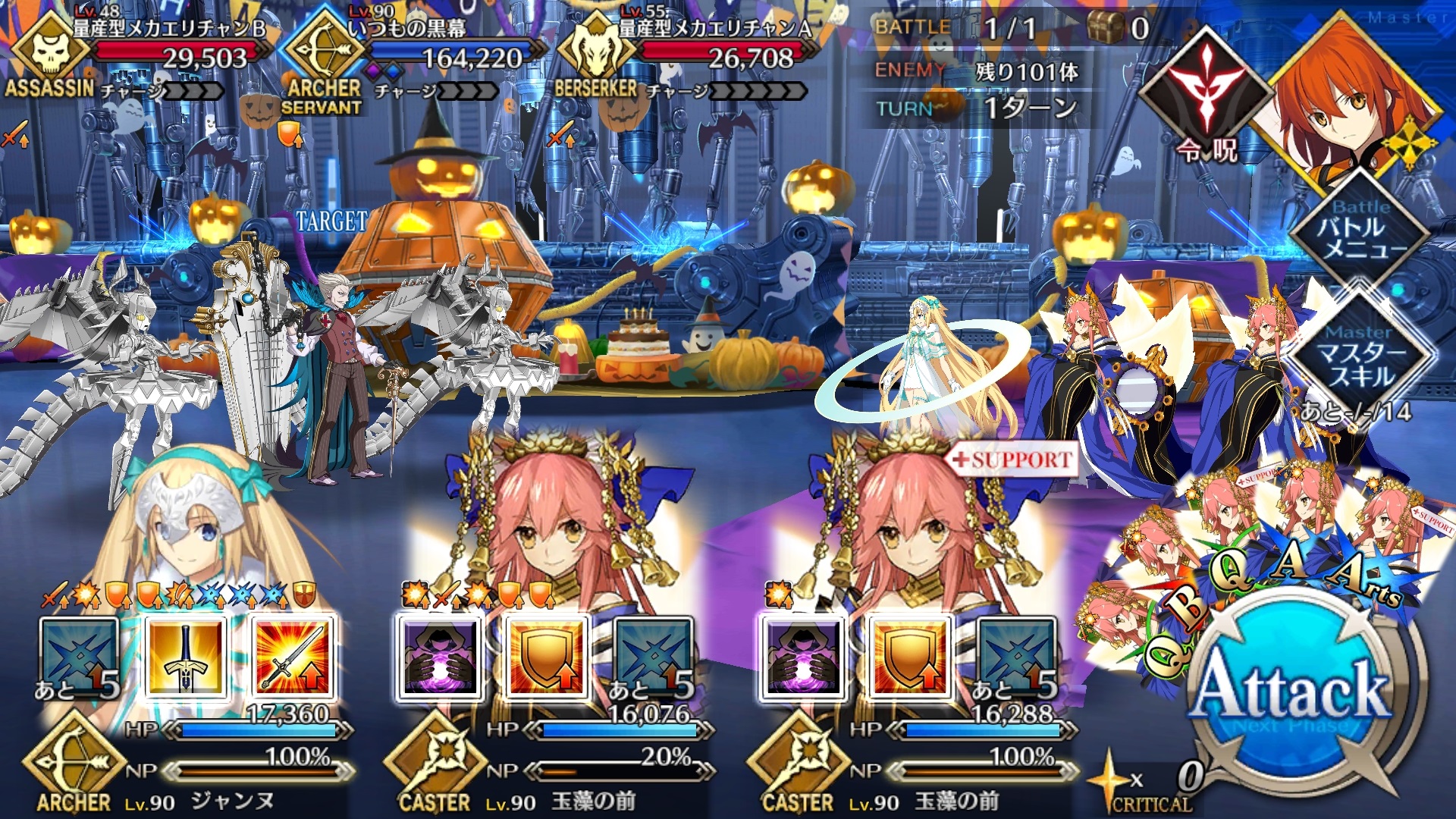Image resolution: width=1456 pixels, height=819 pixels.
Task: Use the middle Tamamo's hooded curse skill
Action: click(438, 657)
